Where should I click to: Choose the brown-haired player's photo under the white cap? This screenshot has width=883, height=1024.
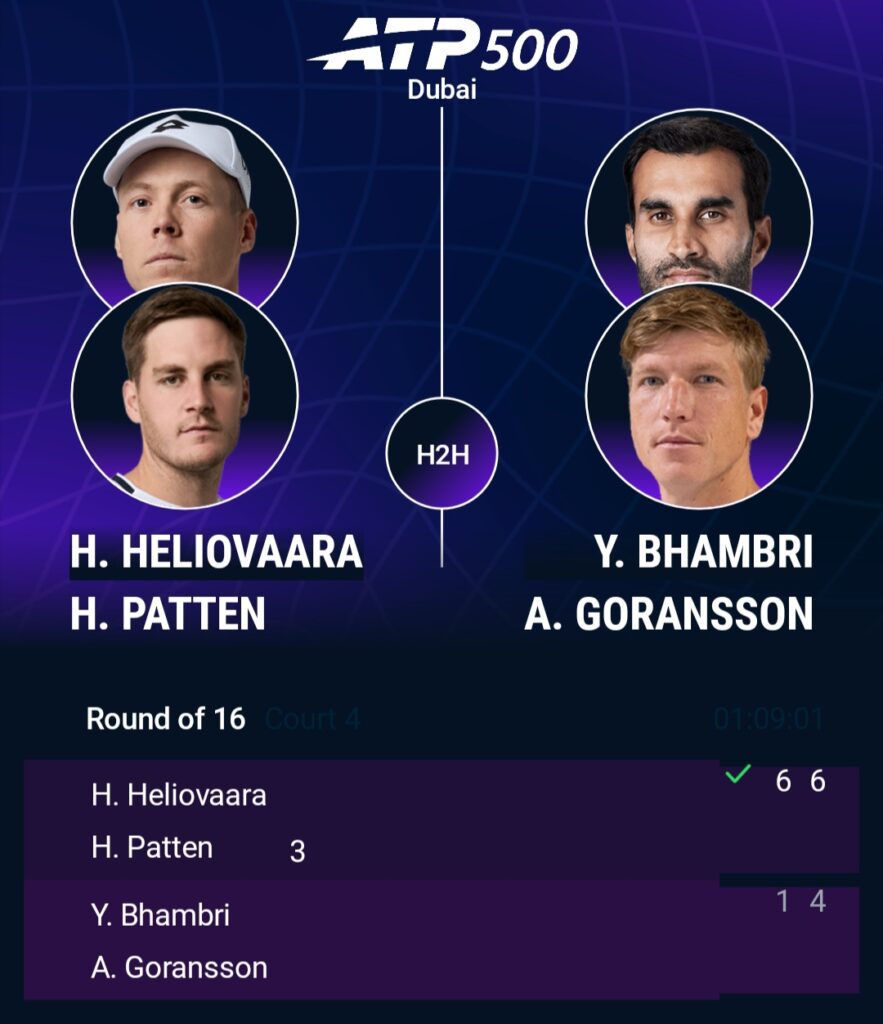coord(185,395)
